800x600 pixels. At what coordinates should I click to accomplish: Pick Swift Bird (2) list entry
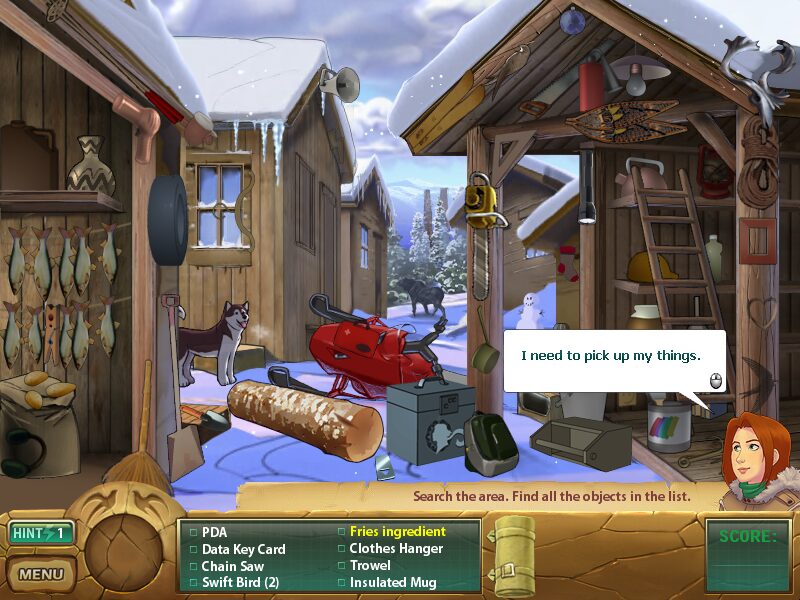(x=240, y=582)
